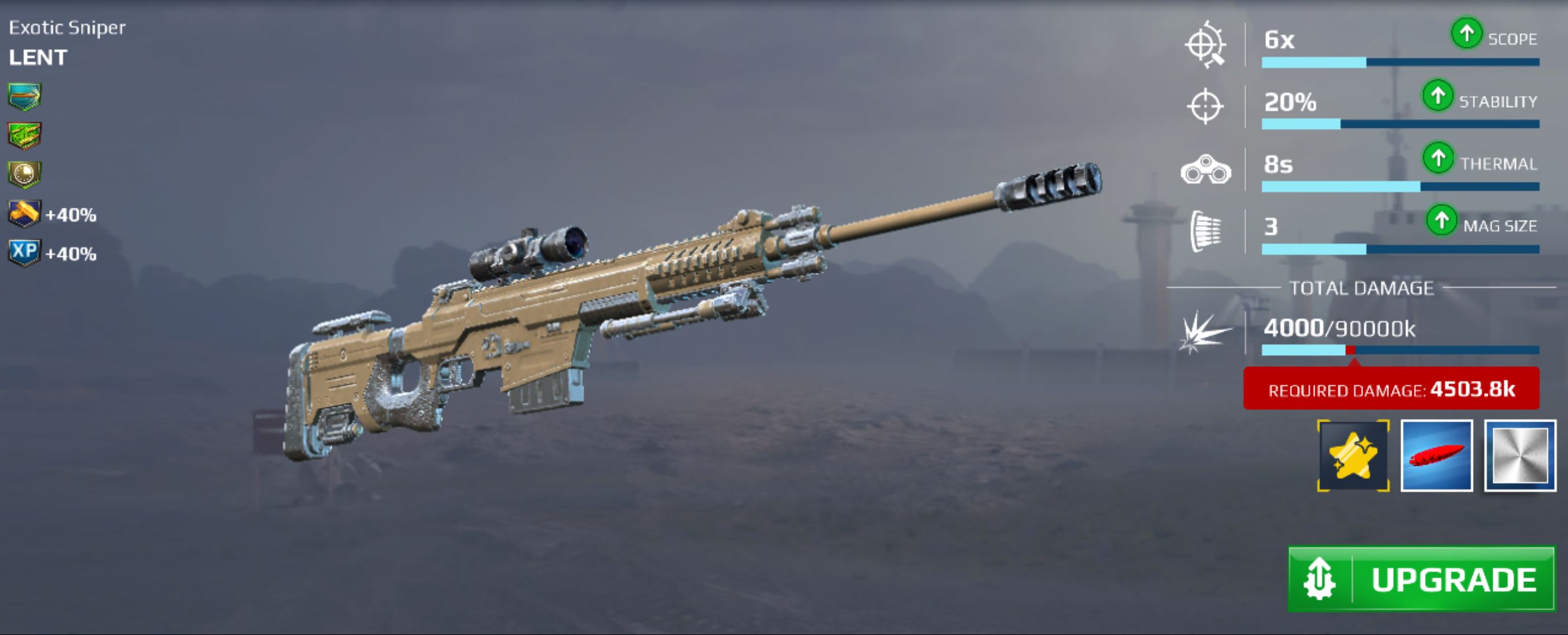Select the red bullet ammo slot
The height and width of the screenshot is (635, 1568).
coord(1437,455)
